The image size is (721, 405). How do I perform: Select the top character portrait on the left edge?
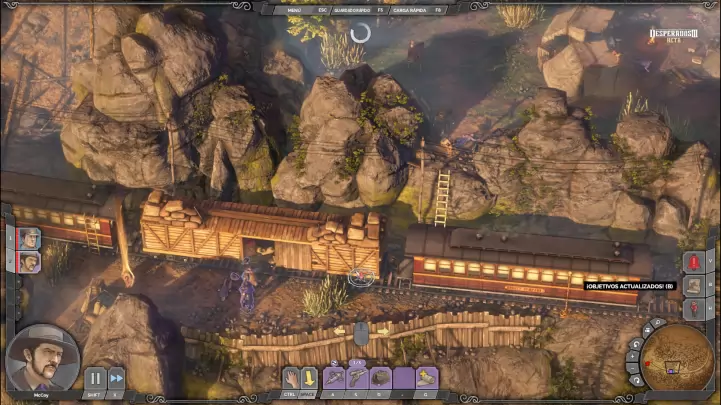tap(30, 237)
